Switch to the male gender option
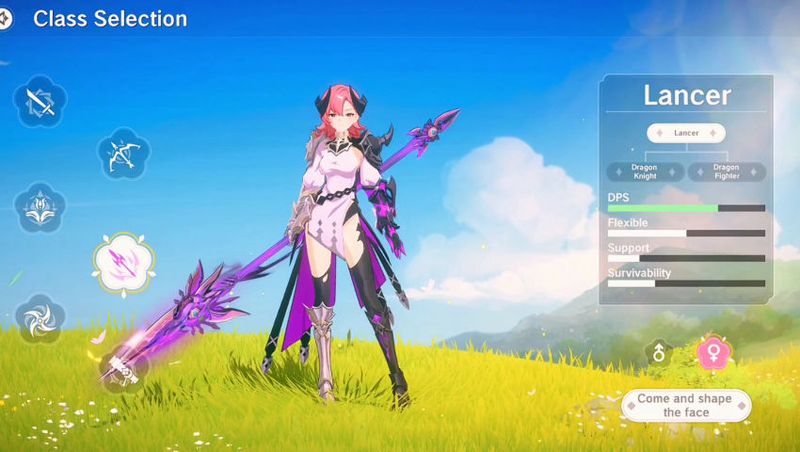This screenshot has width=800, height=452. pos(658,353)
